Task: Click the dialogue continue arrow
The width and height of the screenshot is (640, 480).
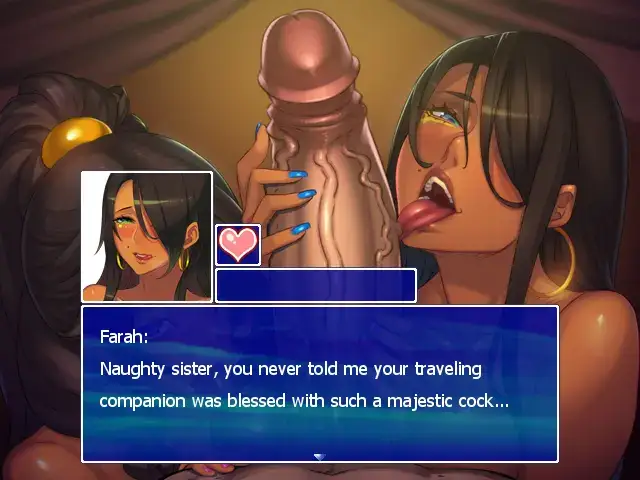Action: pyautogui.click(x=319, y=456)
